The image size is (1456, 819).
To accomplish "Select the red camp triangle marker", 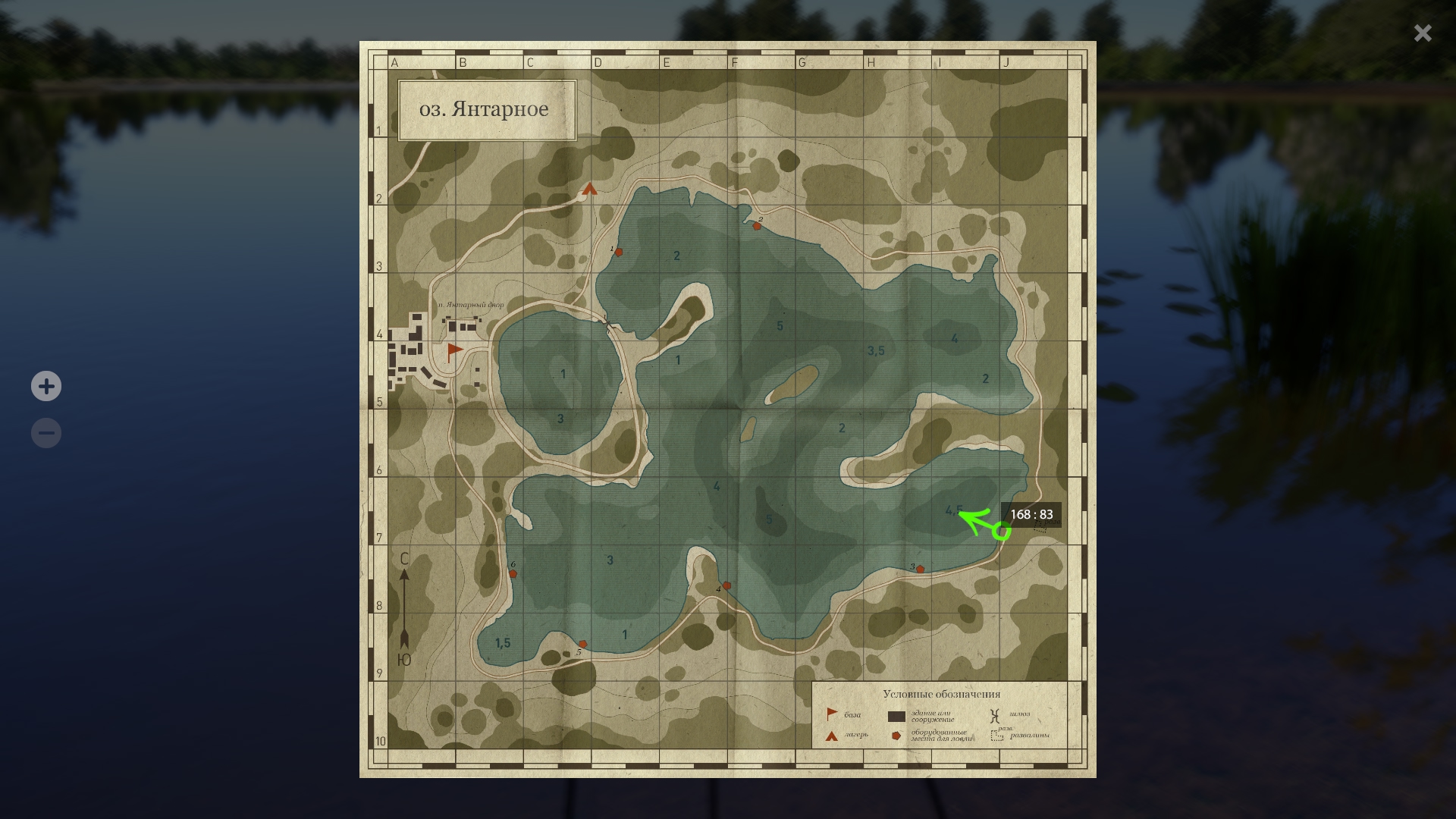I will [x=590, y=189].
